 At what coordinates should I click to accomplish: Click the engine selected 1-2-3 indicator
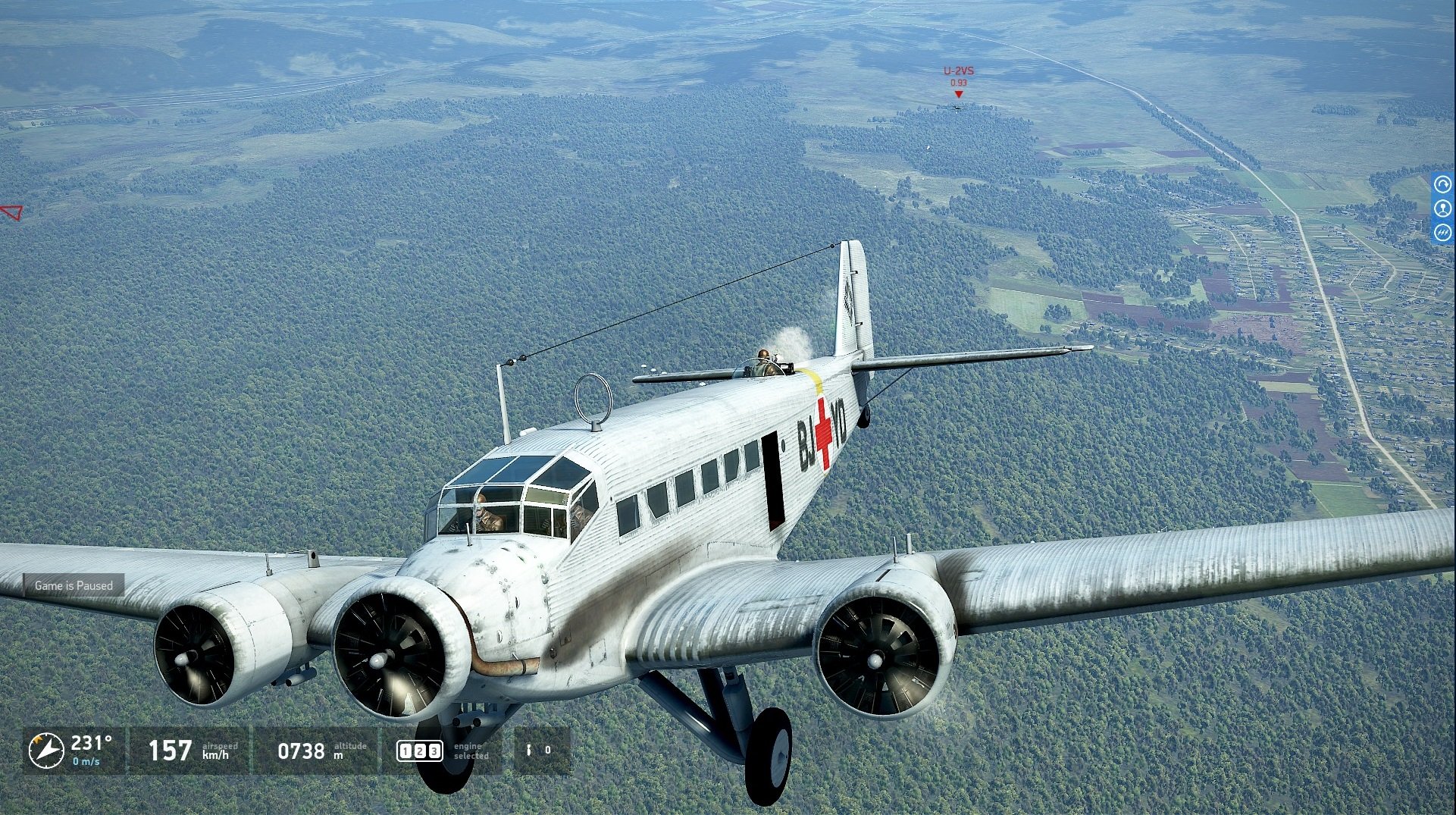pyautogui.click(x=419, y=751)
